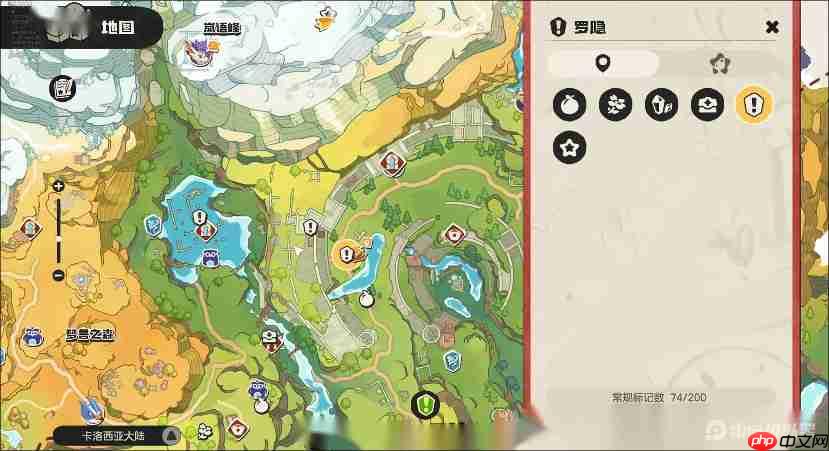This screenshot has width=829, height=451.
Task: Switch to the star badge tab
Action: click(717, 64)
